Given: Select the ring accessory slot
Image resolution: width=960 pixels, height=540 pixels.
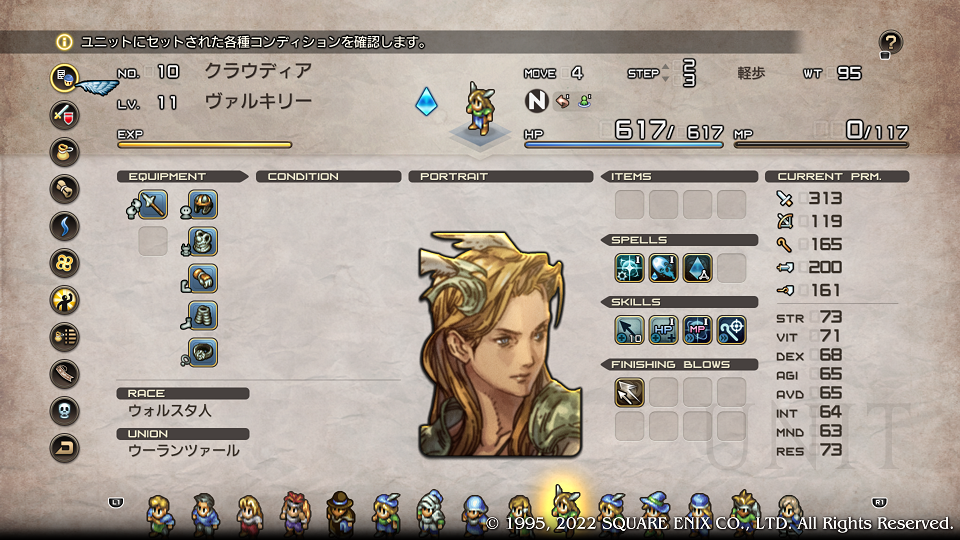Looking at the screenshot, I should [203, 352].
